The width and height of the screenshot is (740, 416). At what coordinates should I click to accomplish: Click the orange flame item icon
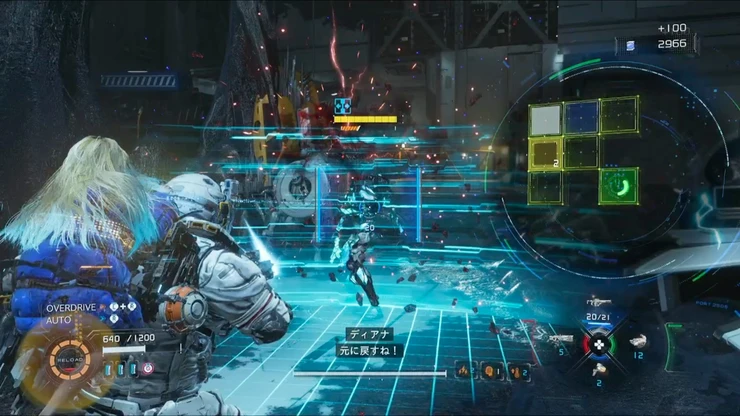(463, 371)
